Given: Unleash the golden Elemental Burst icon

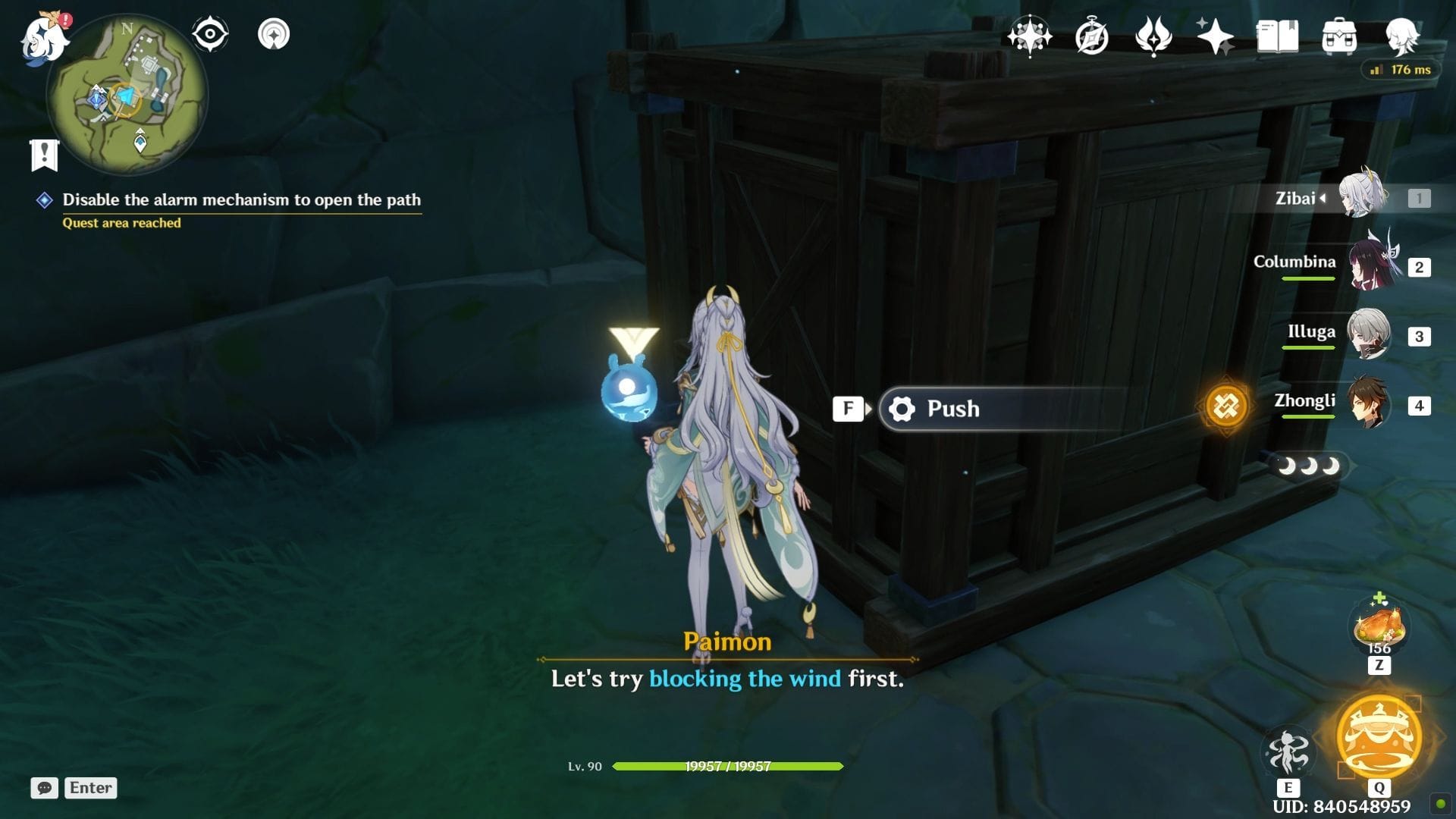Looking at the screenshot, I should tap(1379, 737).
